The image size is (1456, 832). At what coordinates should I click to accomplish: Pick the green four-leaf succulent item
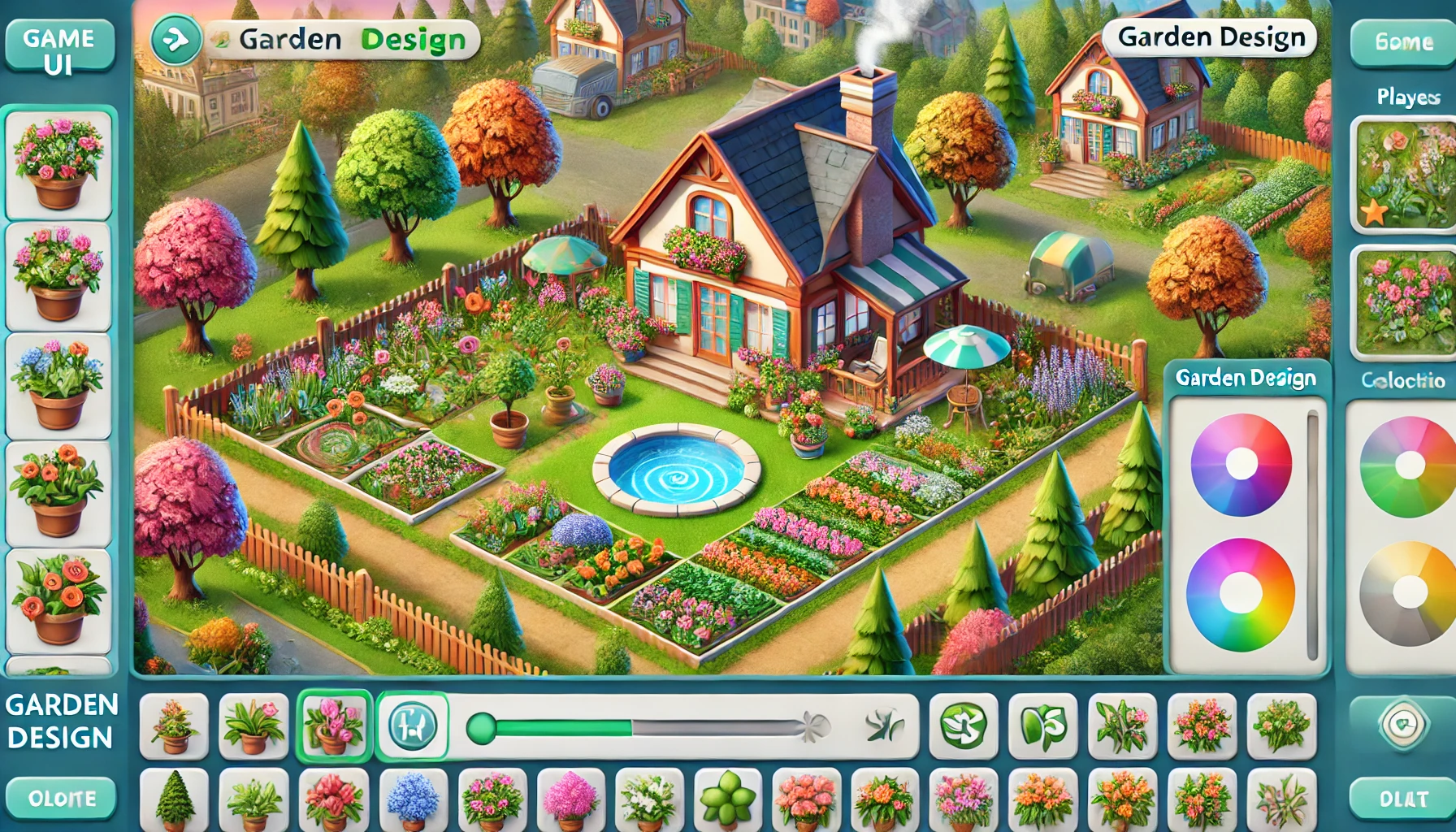727,800
